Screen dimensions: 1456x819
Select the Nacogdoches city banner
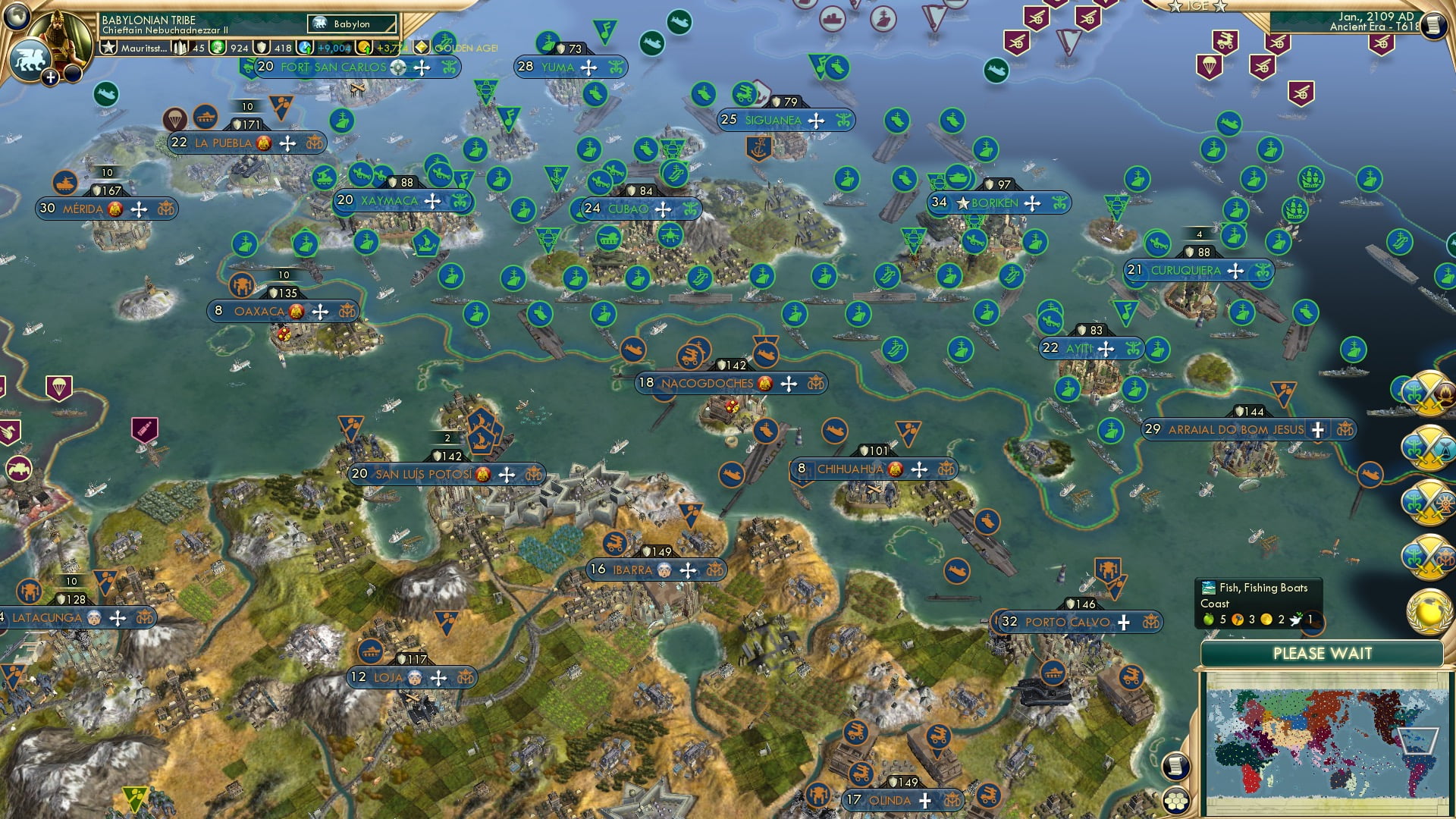pyautogui.click(x=709, y=384)
